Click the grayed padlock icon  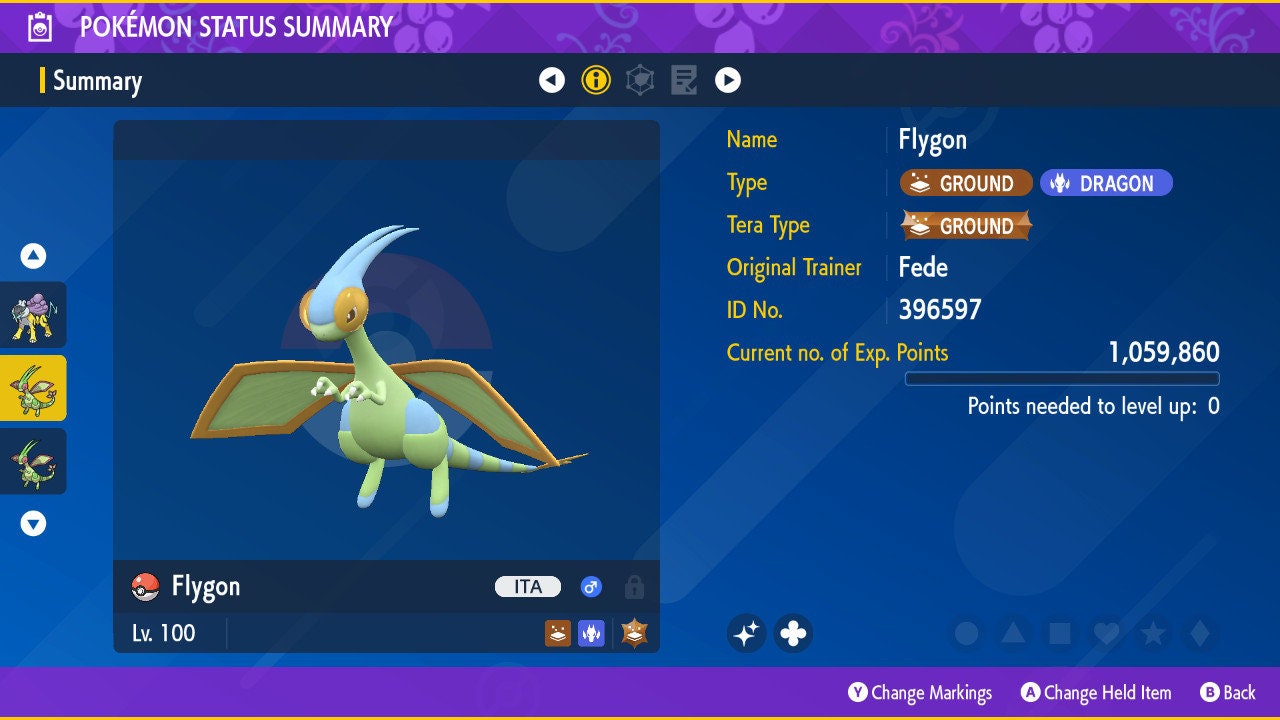(634, 587)
